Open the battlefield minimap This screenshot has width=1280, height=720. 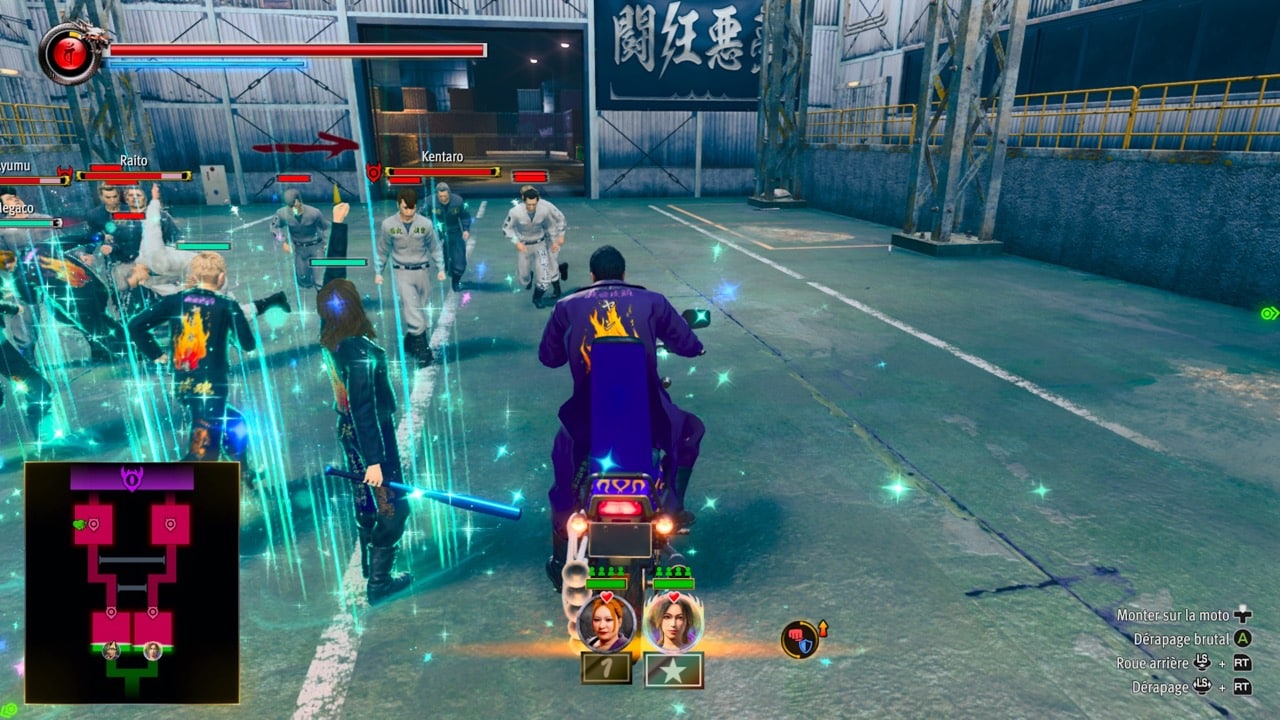tap(132, 582)
